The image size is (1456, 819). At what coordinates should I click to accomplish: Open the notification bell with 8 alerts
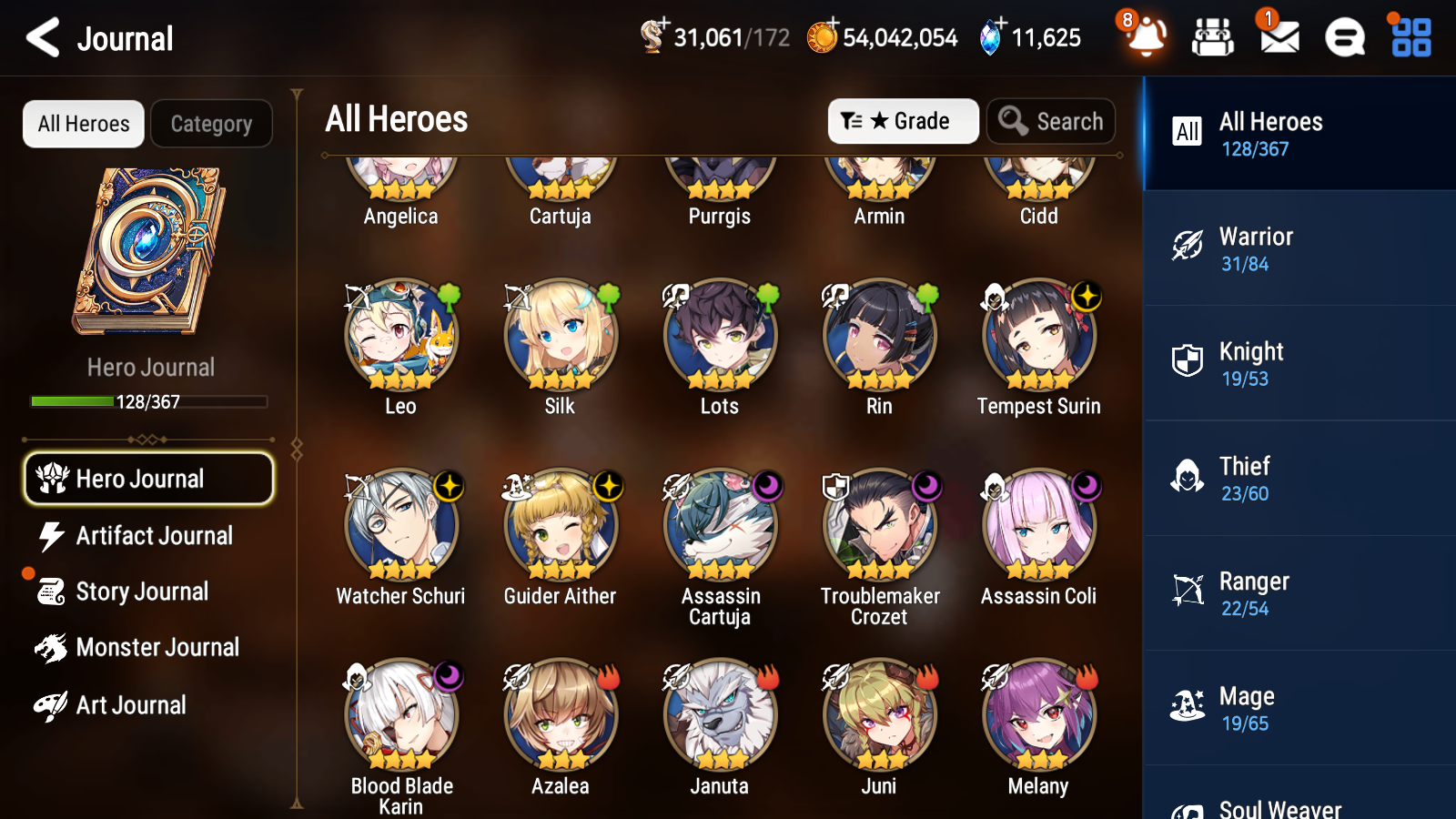(x=1146, y=37)
